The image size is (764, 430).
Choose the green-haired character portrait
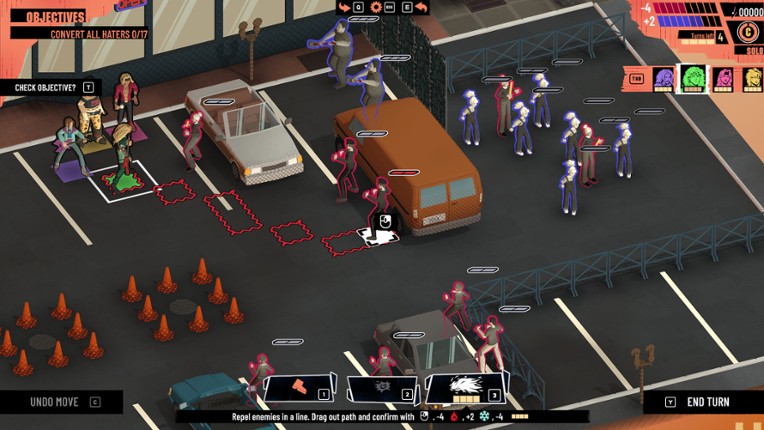pyautogui.click(x=692, y=78)
